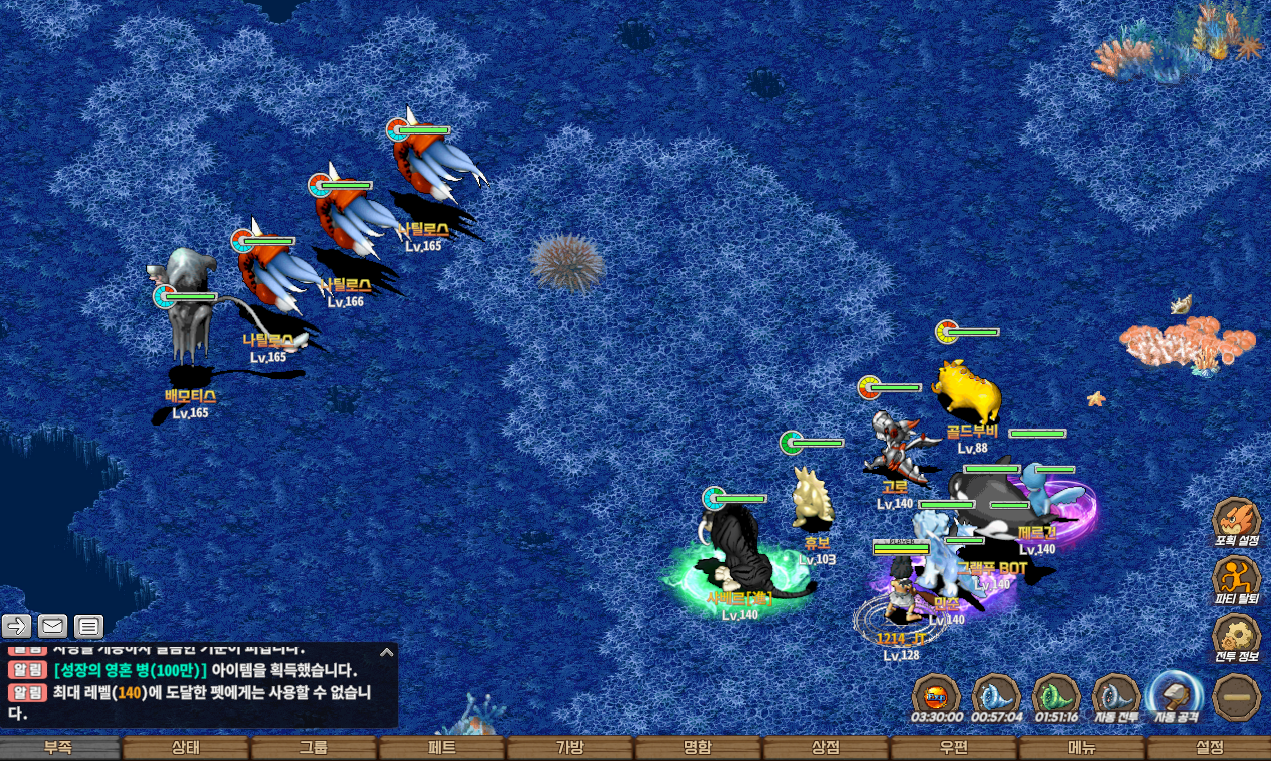
Task: Open the 페트 (Pet) menu
Action: pos(442,748)
